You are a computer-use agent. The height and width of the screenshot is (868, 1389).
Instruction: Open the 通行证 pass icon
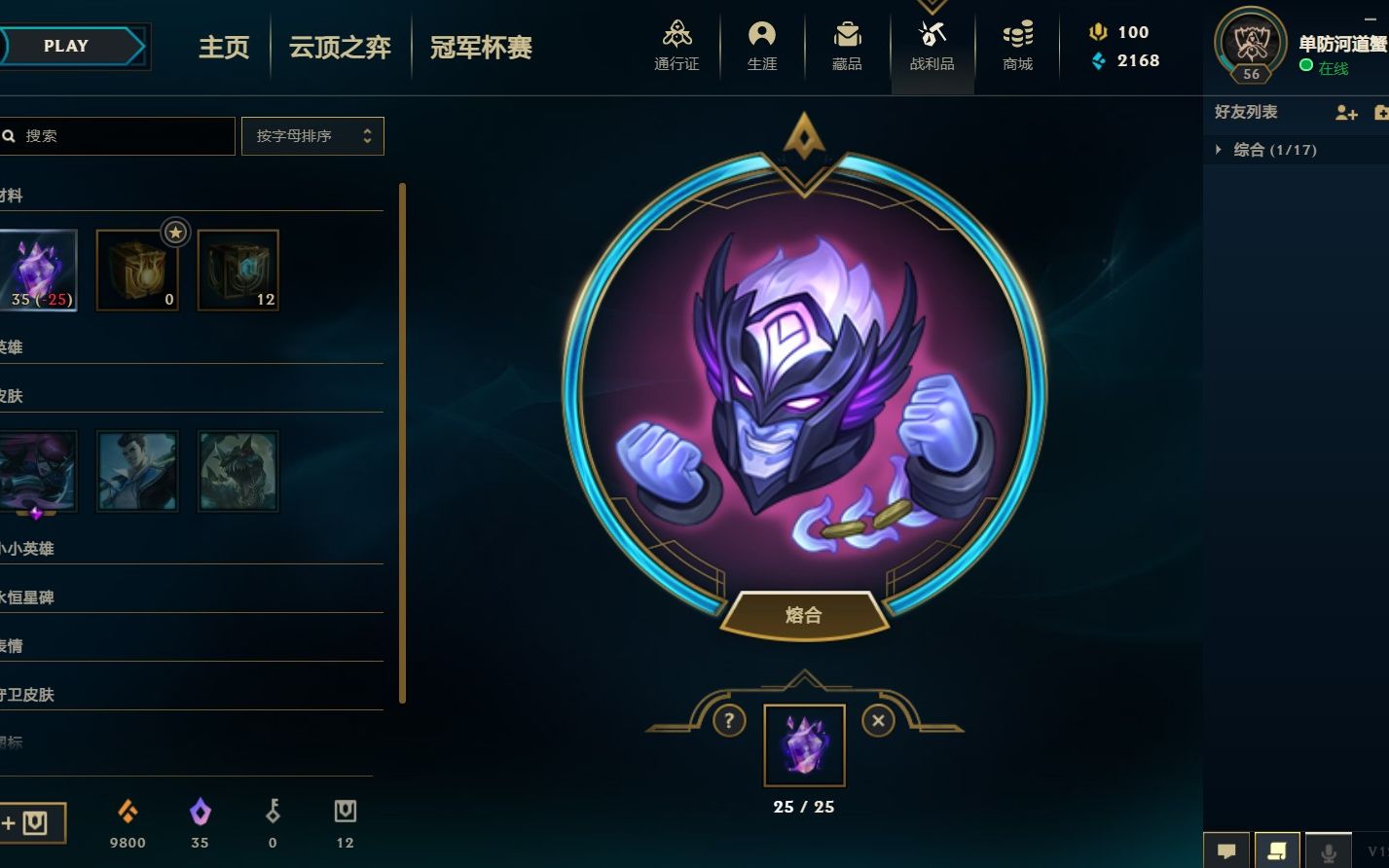click(676, 46)
